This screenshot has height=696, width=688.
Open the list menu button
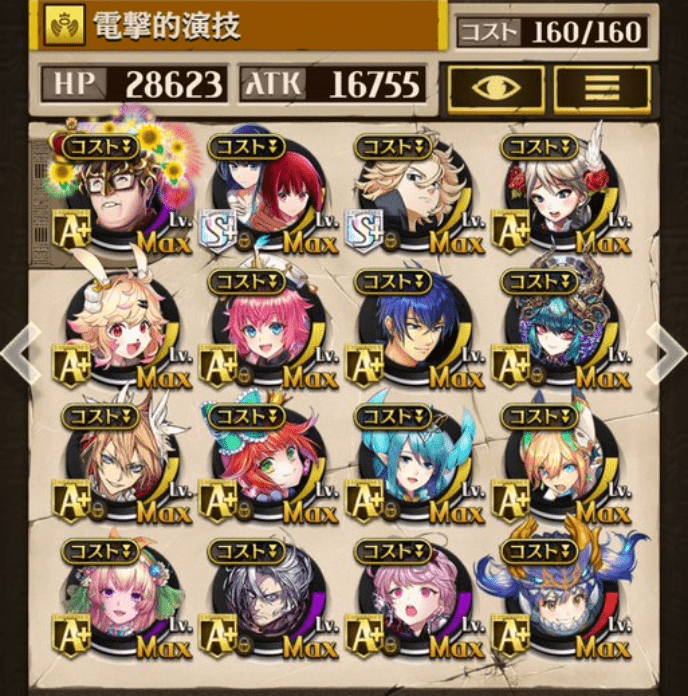[602, 87]
